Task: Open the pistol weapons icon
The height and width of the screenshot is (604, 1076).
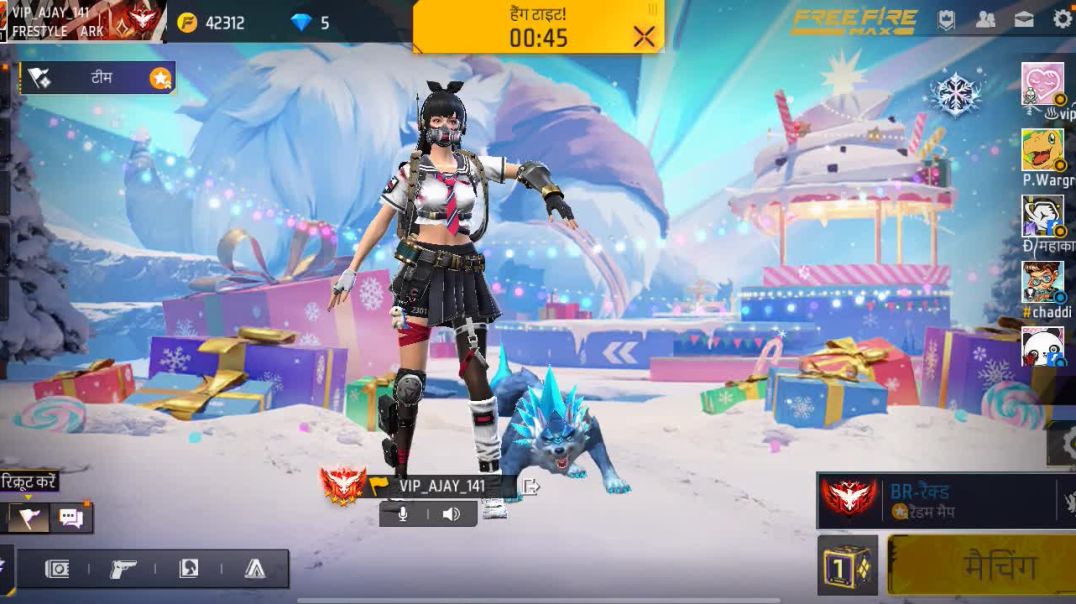Action: pos(123,569)
